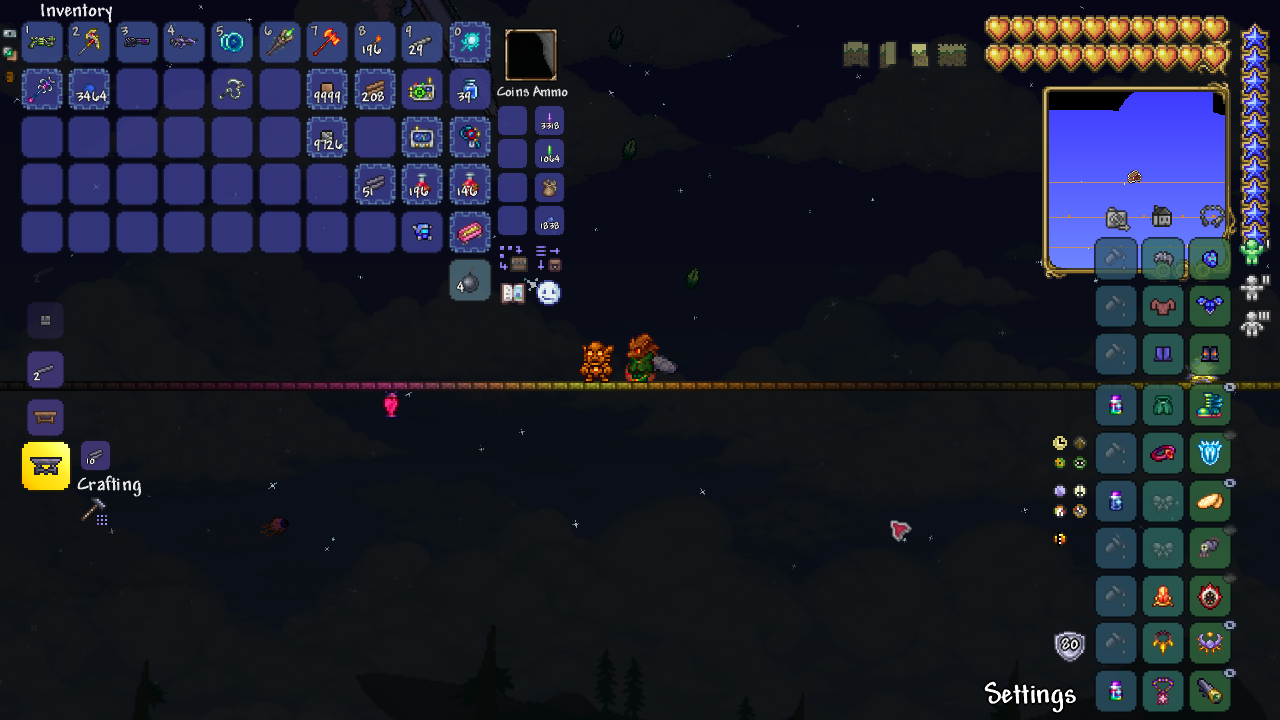Open the Settings menu
1280x720 pixels.
(1029, 694)
